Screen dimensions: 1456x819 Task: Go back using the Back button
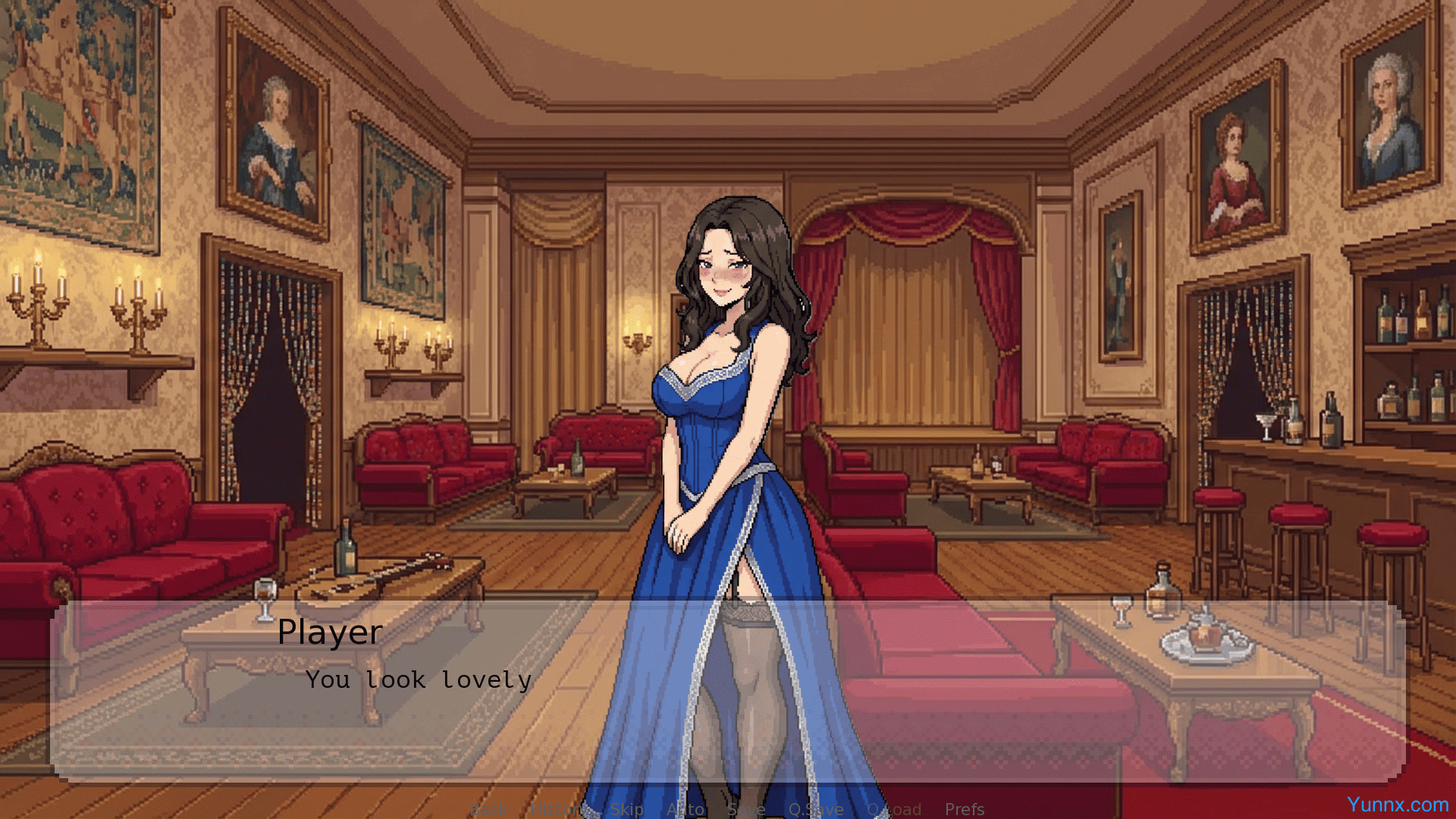488,809
